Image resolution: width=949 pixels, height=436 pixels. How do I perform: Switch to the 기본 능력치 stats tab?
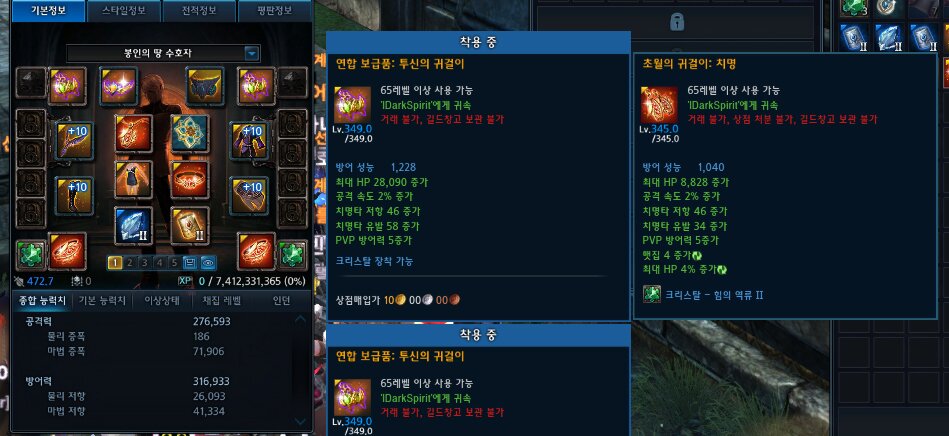pyautogui.click(x=102, y=300)
